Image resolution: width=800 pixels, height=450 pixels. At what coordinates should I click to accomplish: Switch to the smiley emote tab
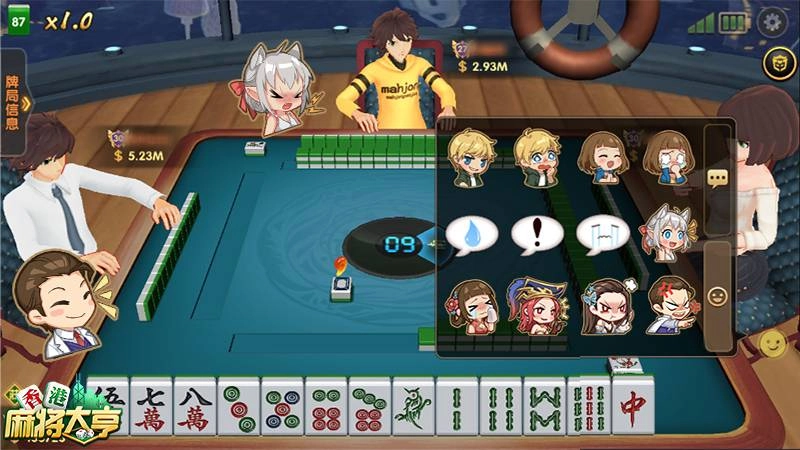point(717,296)
